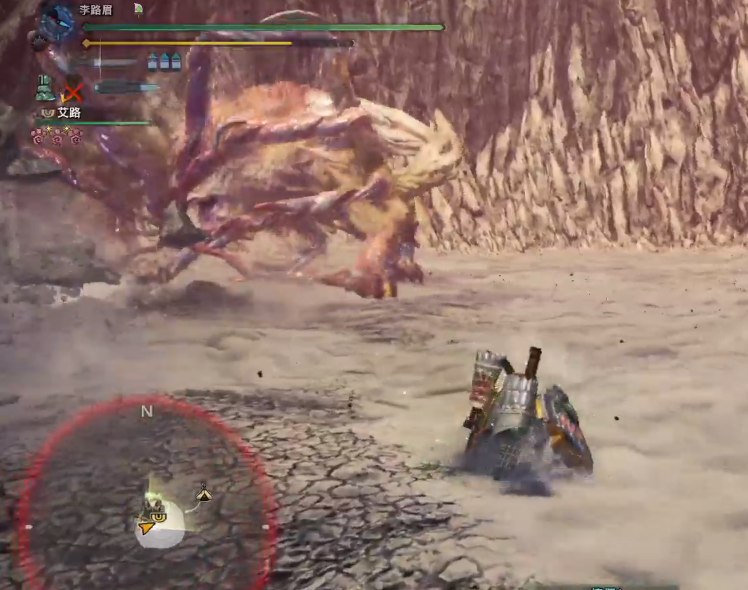Click the three blue ammo phial icons

point(164,62)
